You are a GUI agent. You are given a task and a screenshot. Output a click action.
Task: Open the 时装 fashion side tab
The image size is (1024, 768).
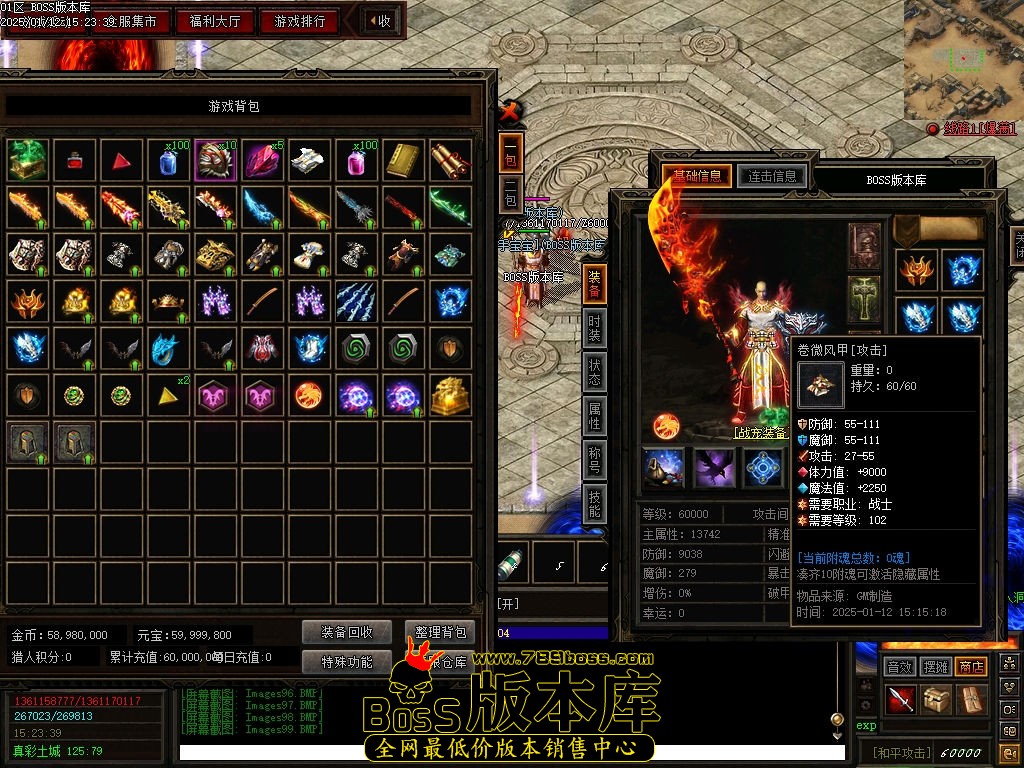coord(595,327)
